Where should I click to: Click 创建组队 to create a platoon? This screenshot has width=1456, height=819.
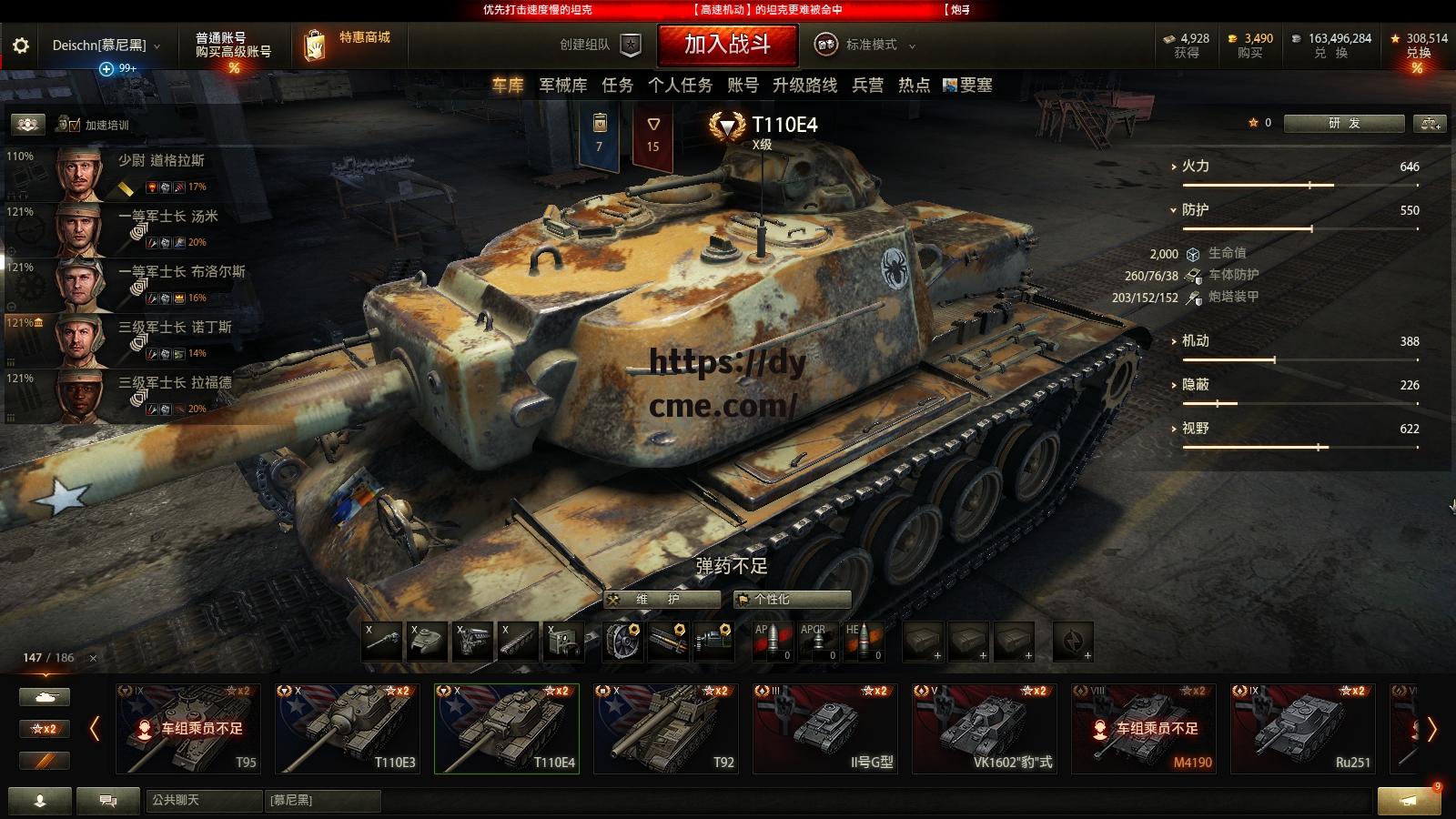[601, 45]
